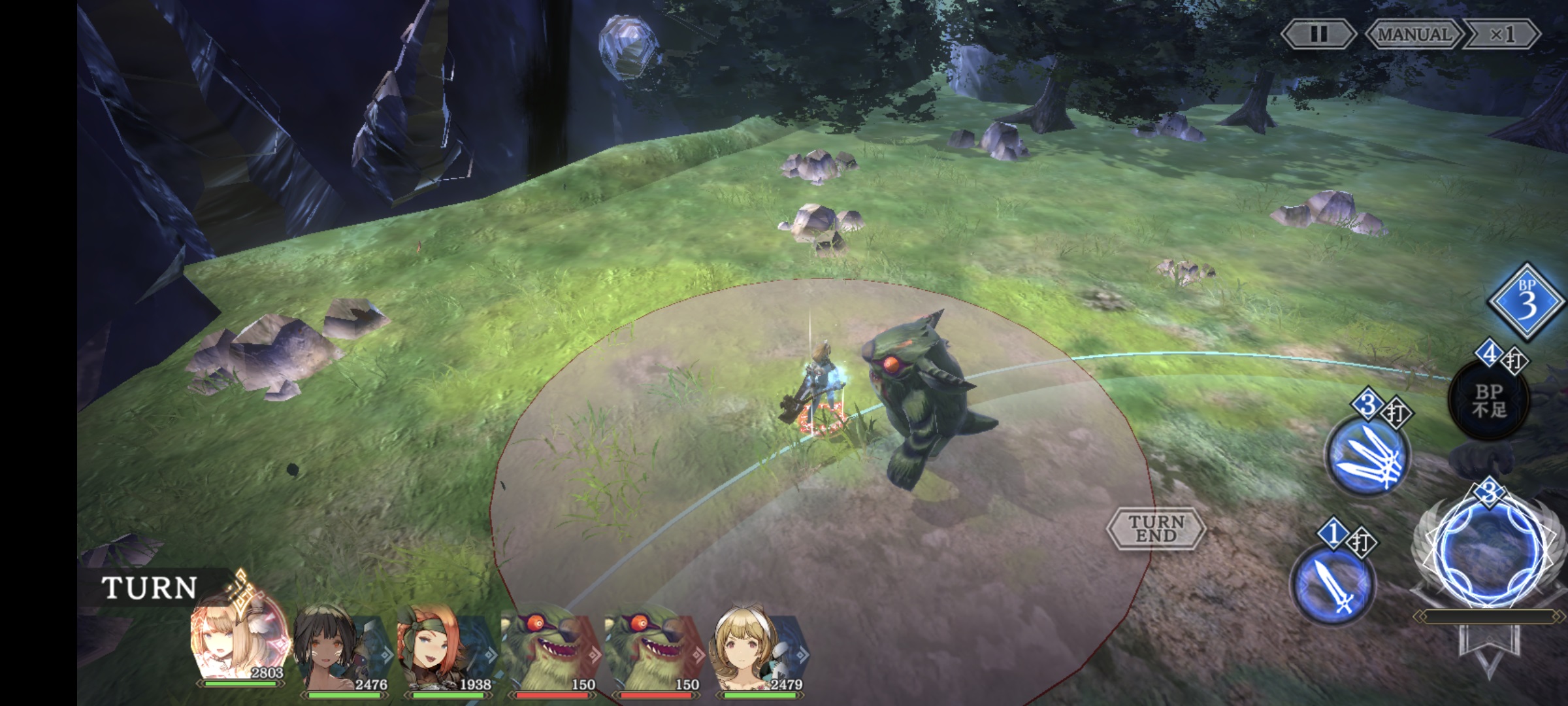The width and height of the screenshot is (1568, 706).
Task: Change the ×1 battle speed
Action: coord(1501,34)
